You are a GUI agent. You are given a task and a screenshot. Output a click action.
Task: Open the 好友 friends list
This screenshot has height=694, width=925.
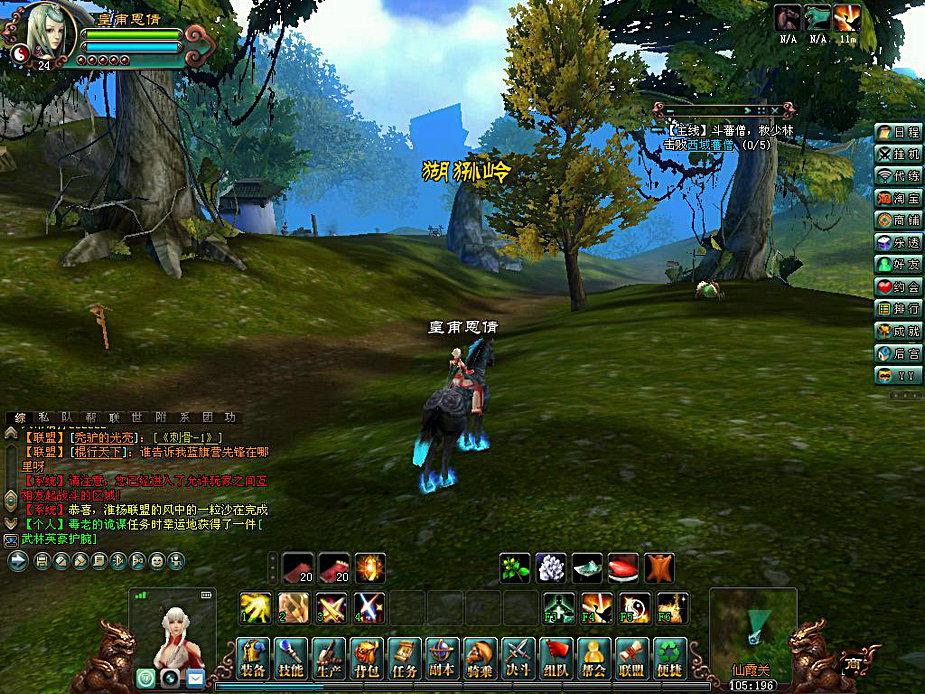[897, 264]
